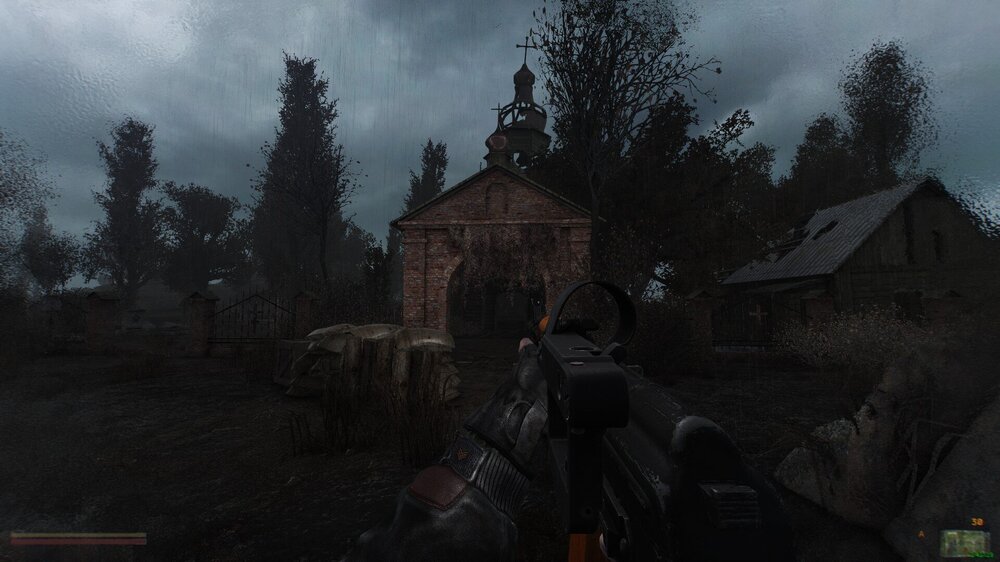Image resolution: width=1000 pixels, height=562 pixels.
Task: Click the green ammo box icon
Action: [x=966, y=542]
